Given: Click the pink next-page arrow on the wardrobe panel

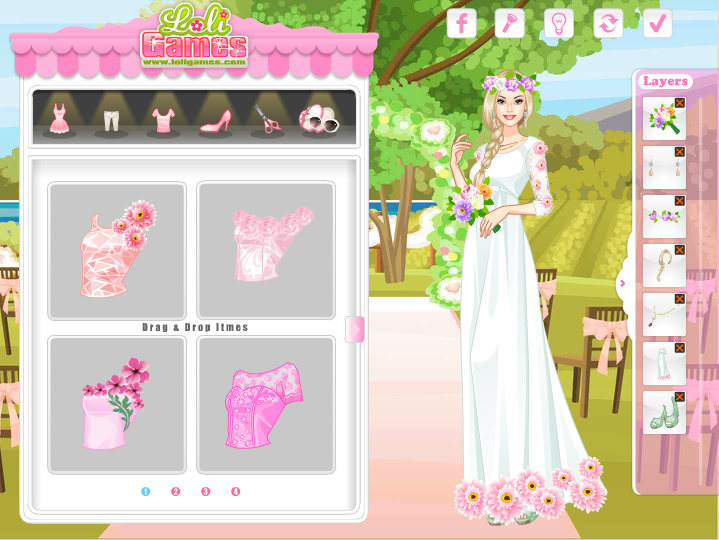Looking at the screenshot, I should tap(354, 329).
